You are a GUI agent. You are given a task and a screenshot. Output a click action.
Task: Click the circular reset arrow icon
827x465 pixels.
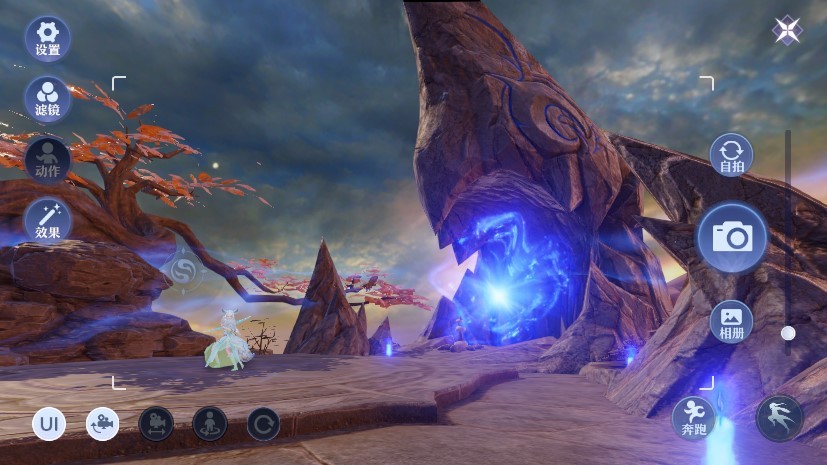264,424
